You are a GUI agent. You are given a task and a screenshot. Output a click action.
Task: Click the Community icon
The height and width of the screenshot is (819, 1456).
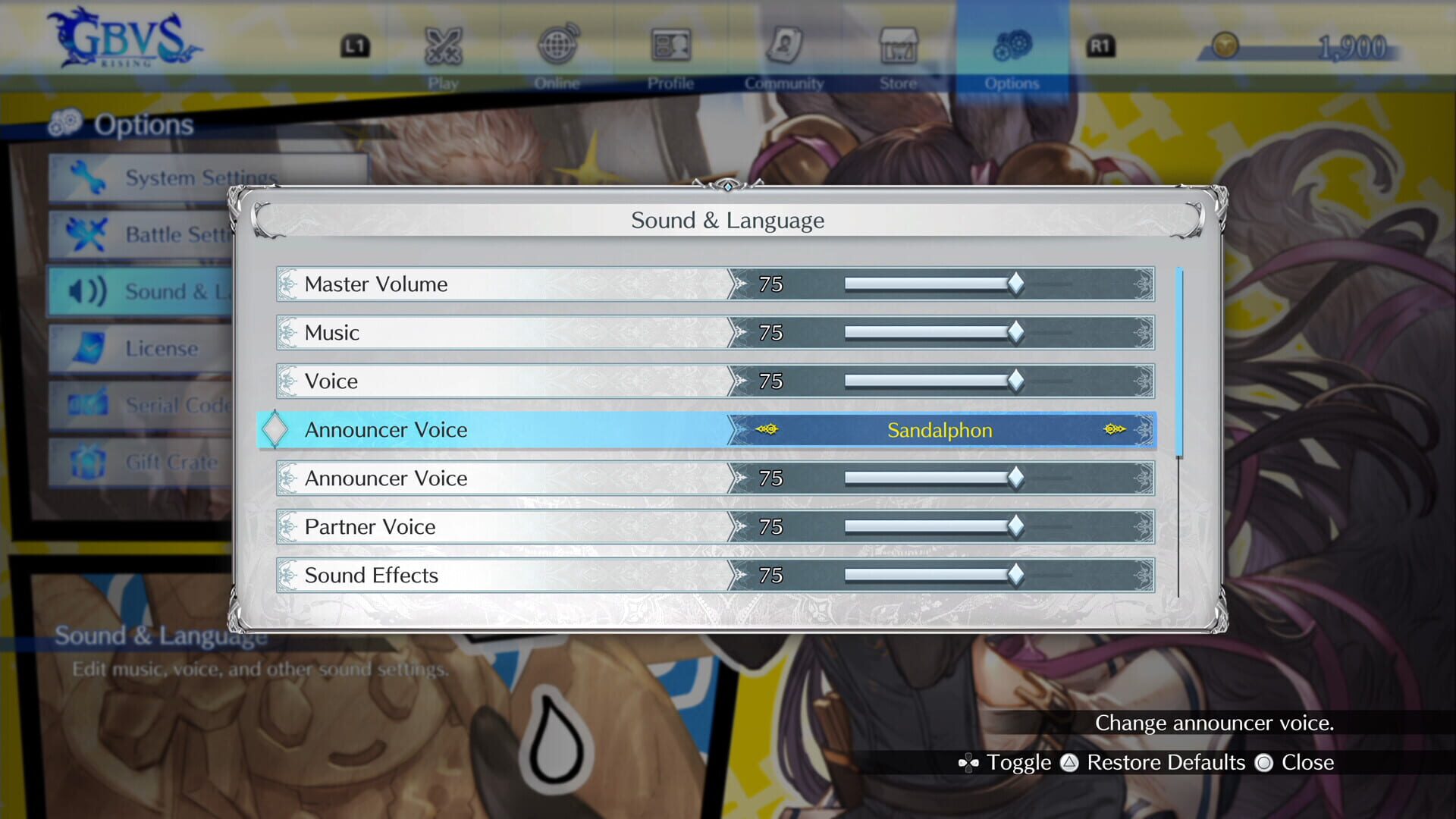tap(785, 45)
